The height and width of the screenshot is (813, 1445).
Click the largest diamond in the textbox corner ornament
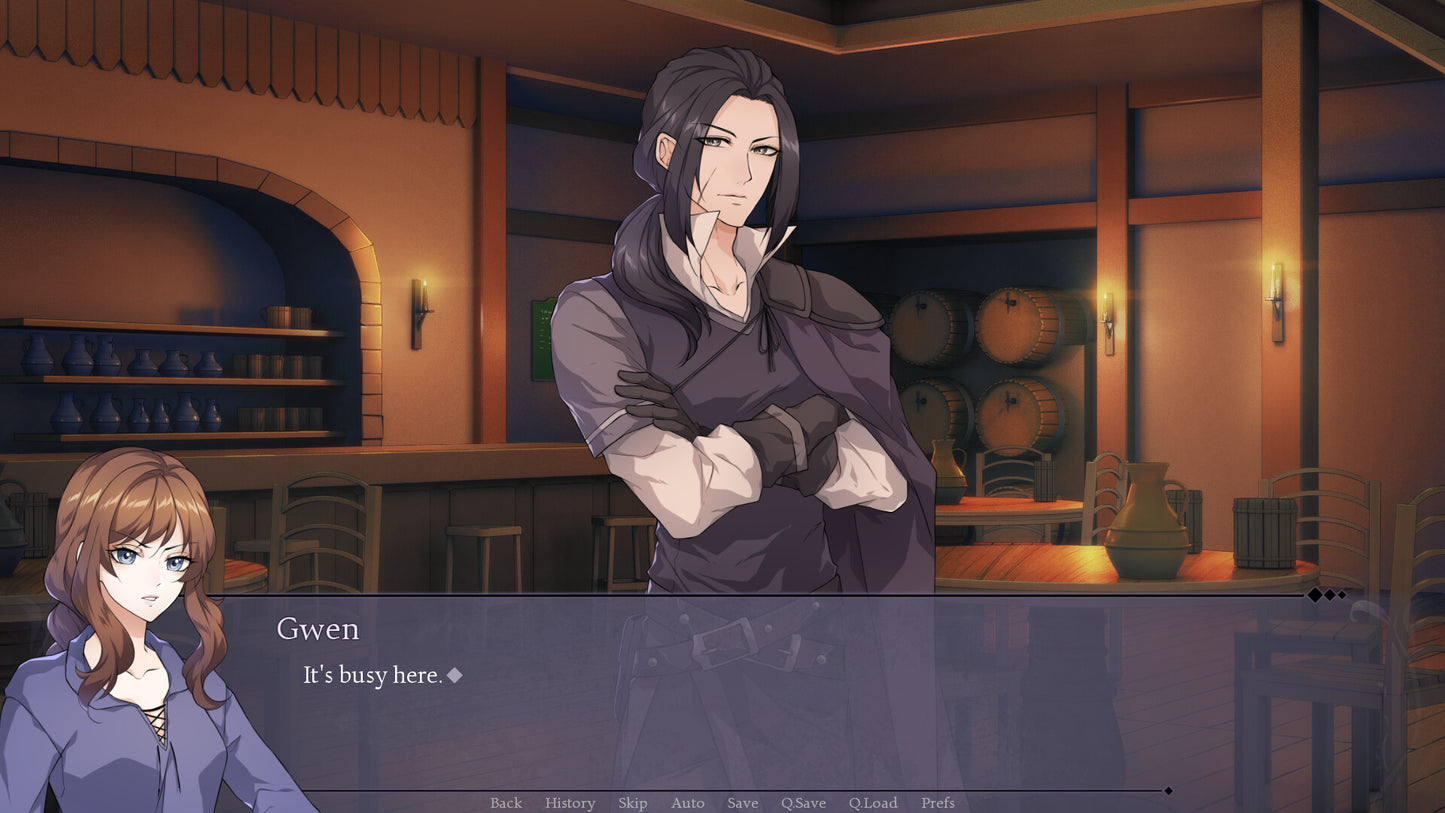(x=1314, y=595)
